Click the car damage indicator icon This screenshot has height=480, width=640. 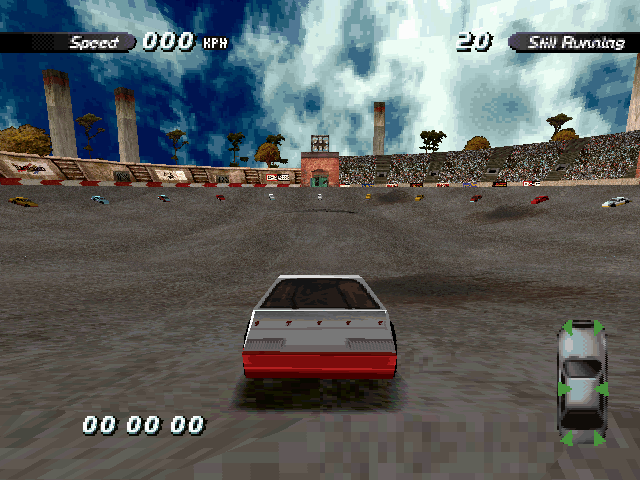click(582, 382)
